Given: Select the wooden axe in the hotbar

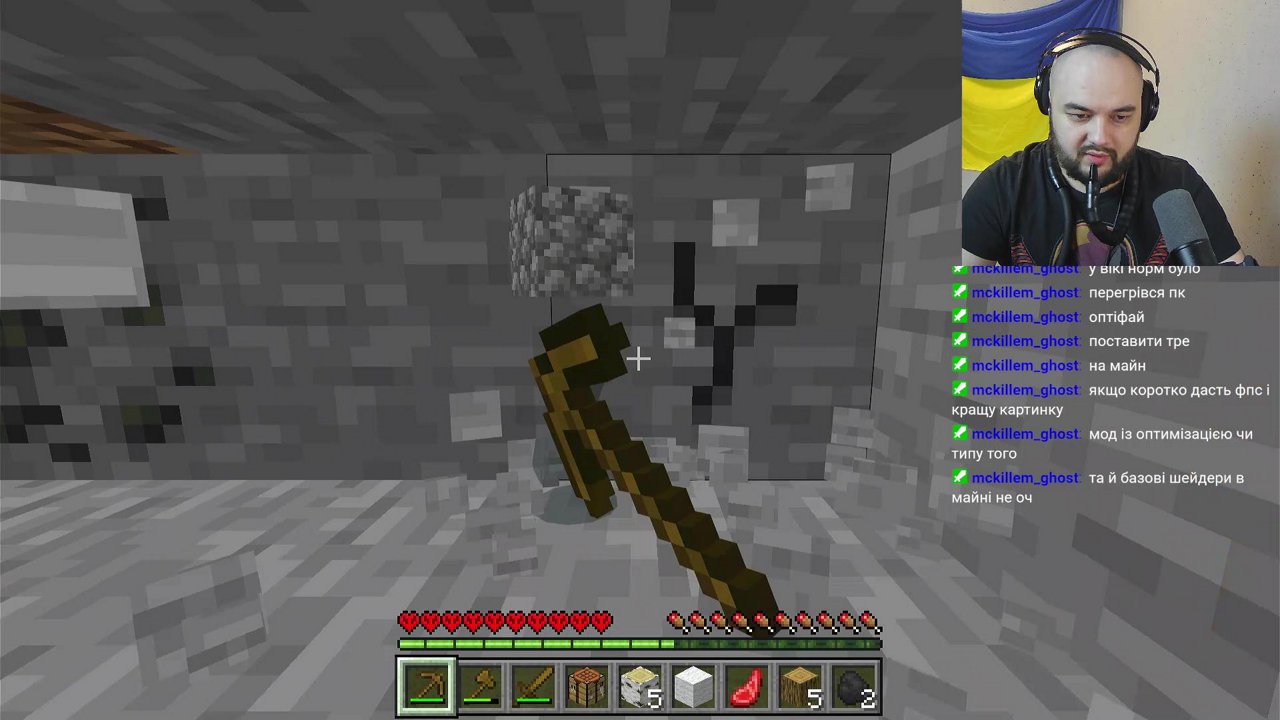Looking at the screenshot, I should click(481, 685).
